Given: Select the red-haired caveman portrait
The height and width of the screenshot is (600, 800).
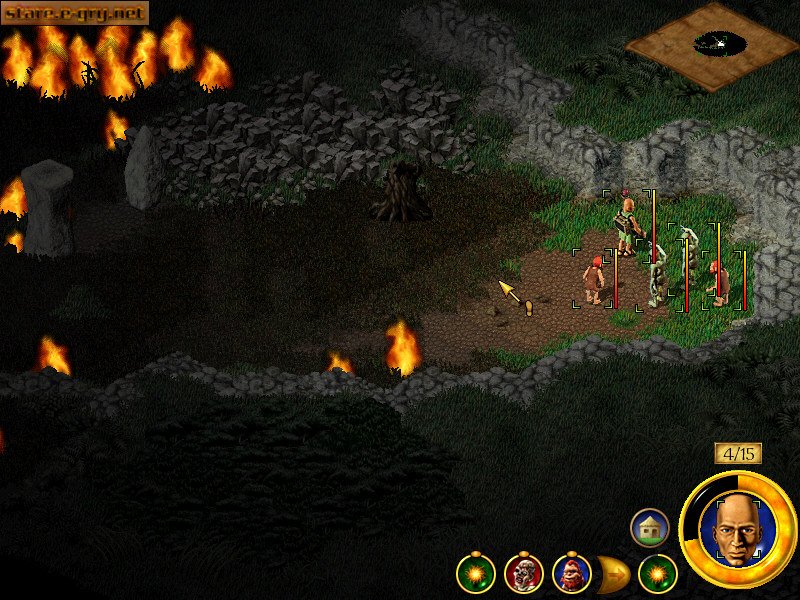Looking at the screenshot, I should (571, 573).
